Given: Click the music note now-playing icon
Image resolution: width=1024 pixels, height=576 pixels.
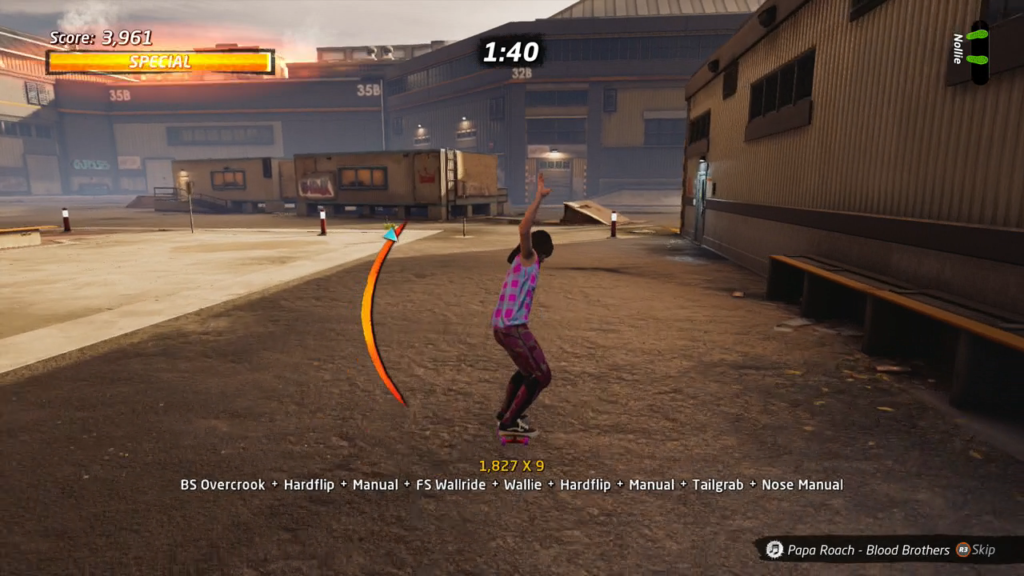Looking at the screenshot, I should (774, 549).
